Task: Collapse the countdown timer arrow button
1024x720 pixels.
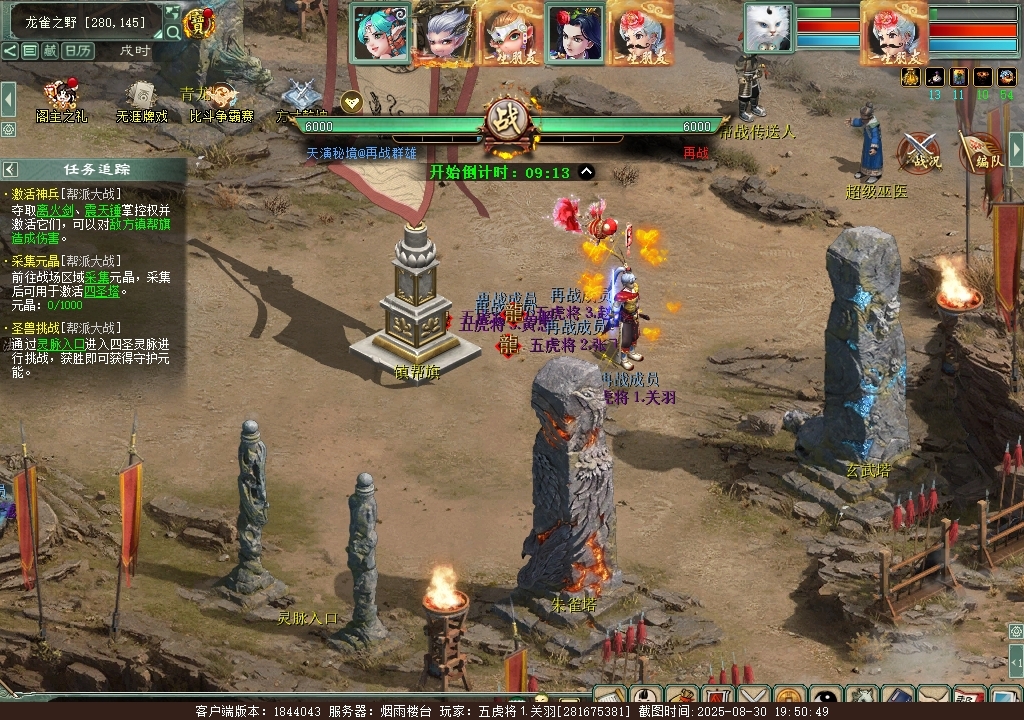Action: coord(587,171)
